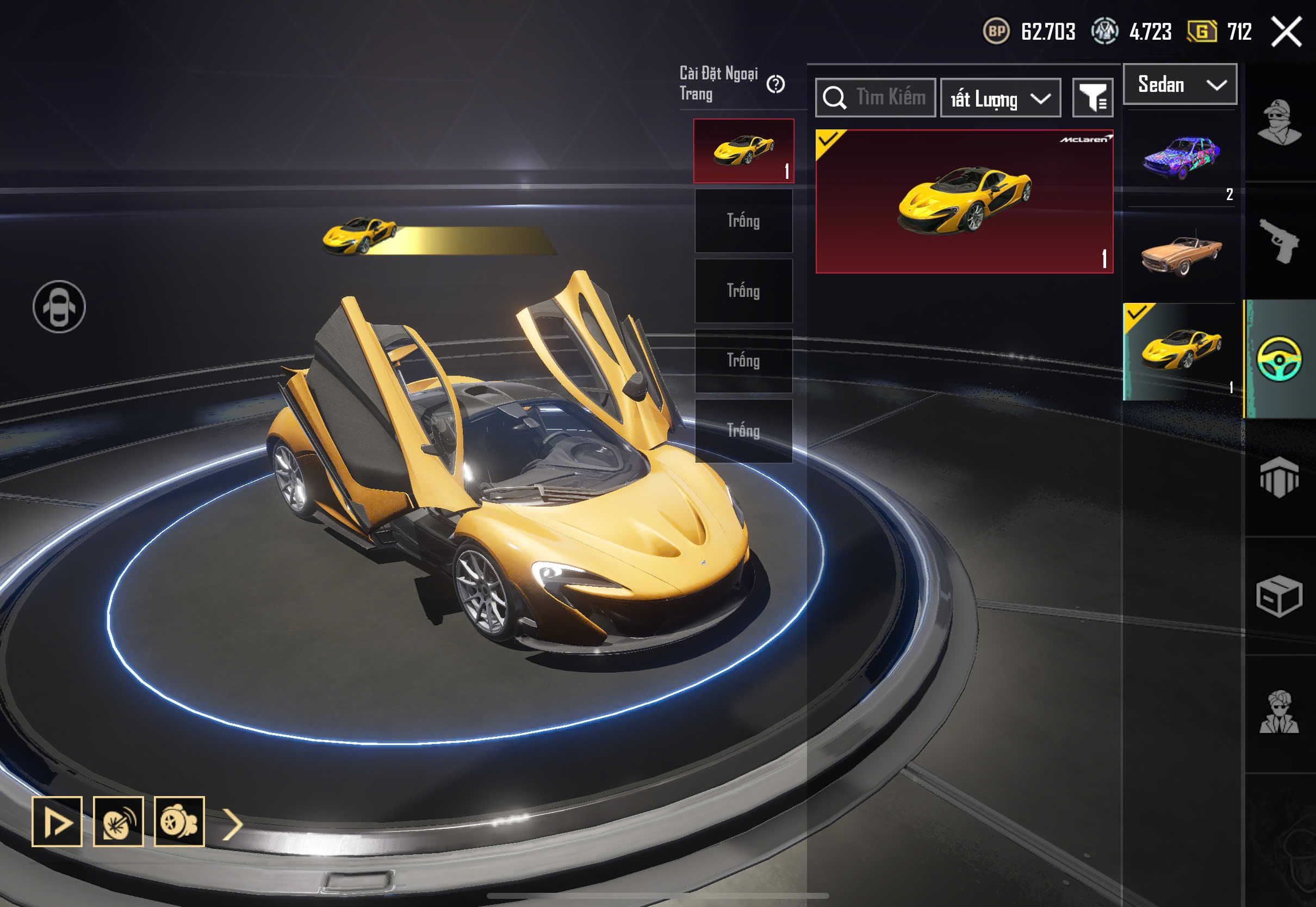
Task: Activate the engine turbo effect preview
Action: [179, 821]
